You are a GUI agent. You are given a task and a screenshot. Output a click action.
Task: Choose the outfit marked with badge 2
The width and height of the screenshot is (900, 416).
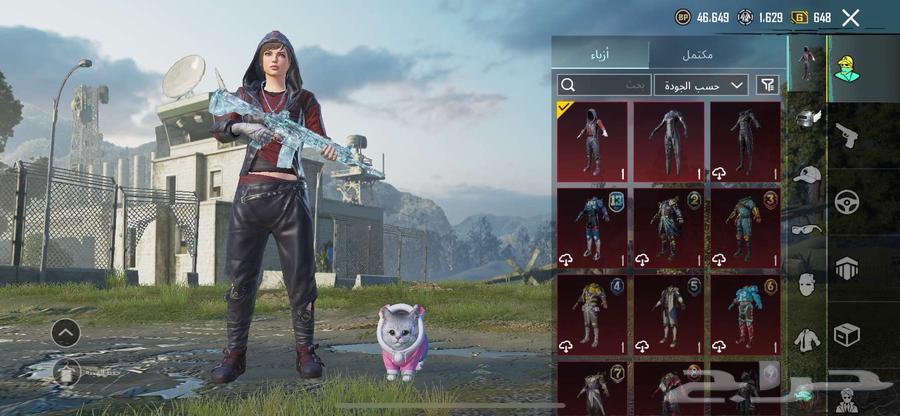669,228
